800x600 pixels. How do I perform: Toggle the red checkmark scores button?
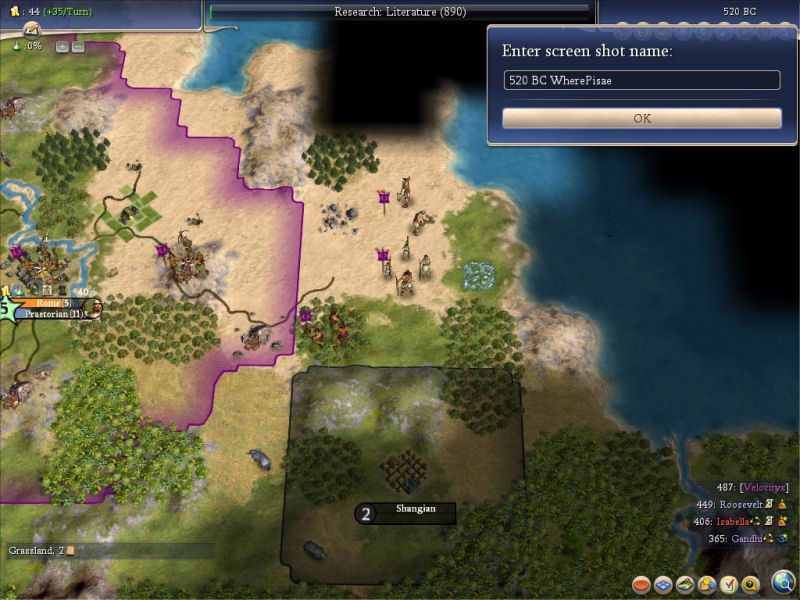(729, 584)
